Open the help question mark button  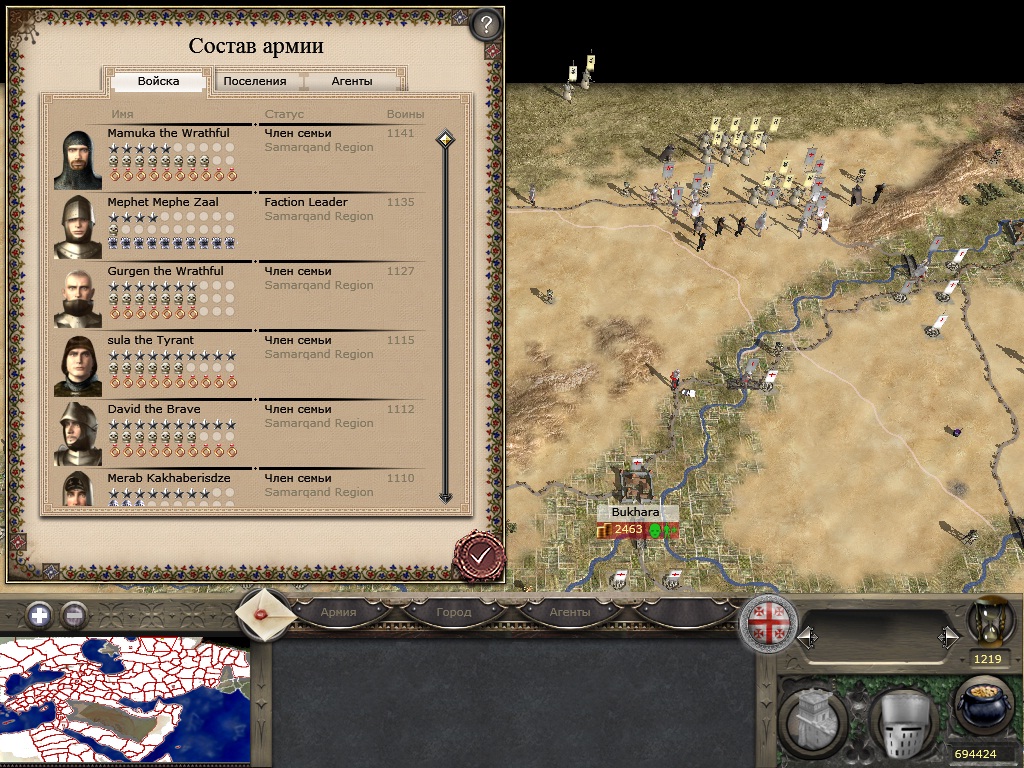click(x=484, y=23)
